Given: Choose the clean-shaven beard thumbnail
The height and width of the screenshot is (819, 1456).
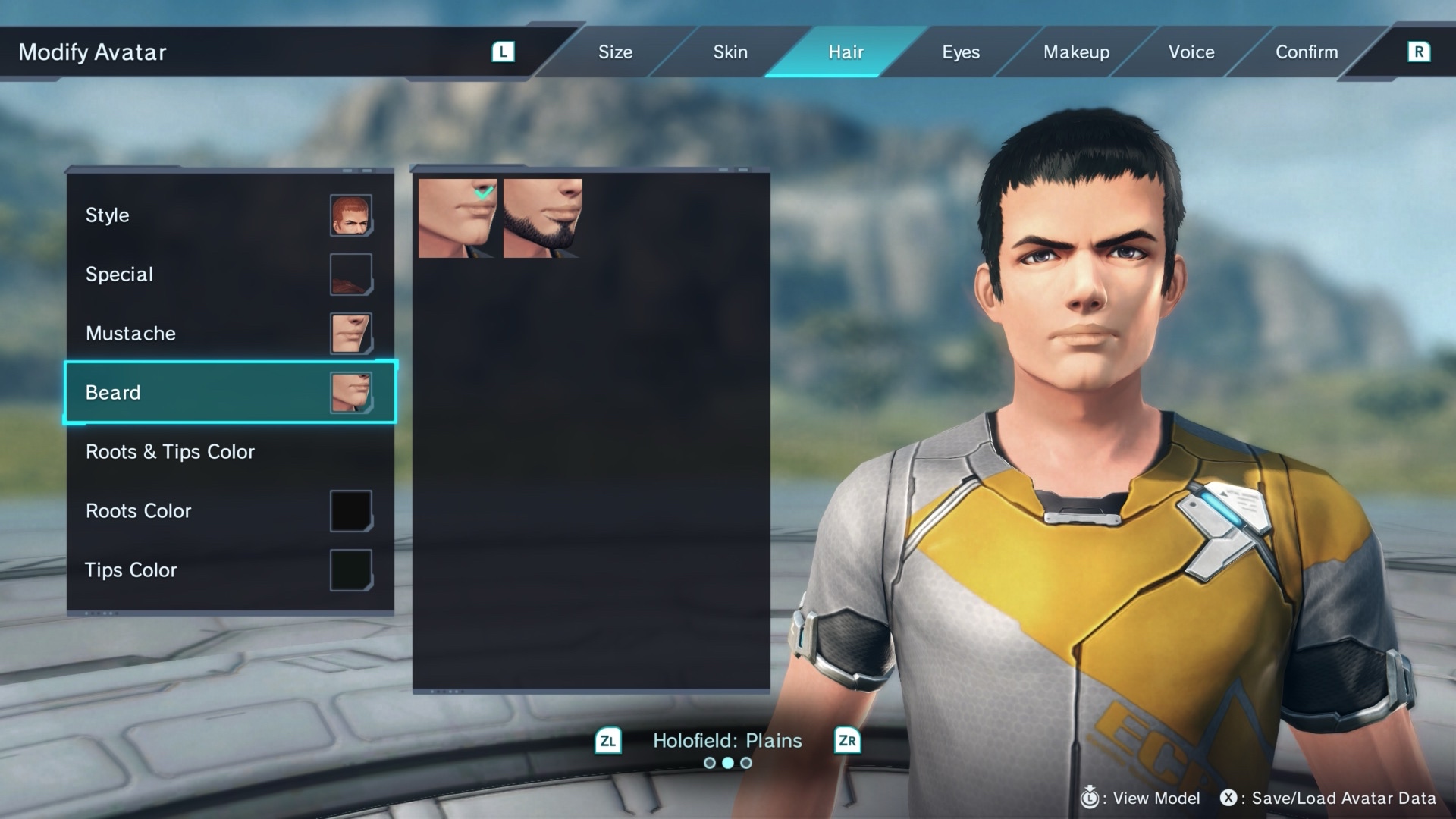Looking at the screenshot, I should (x=457, y=218).
